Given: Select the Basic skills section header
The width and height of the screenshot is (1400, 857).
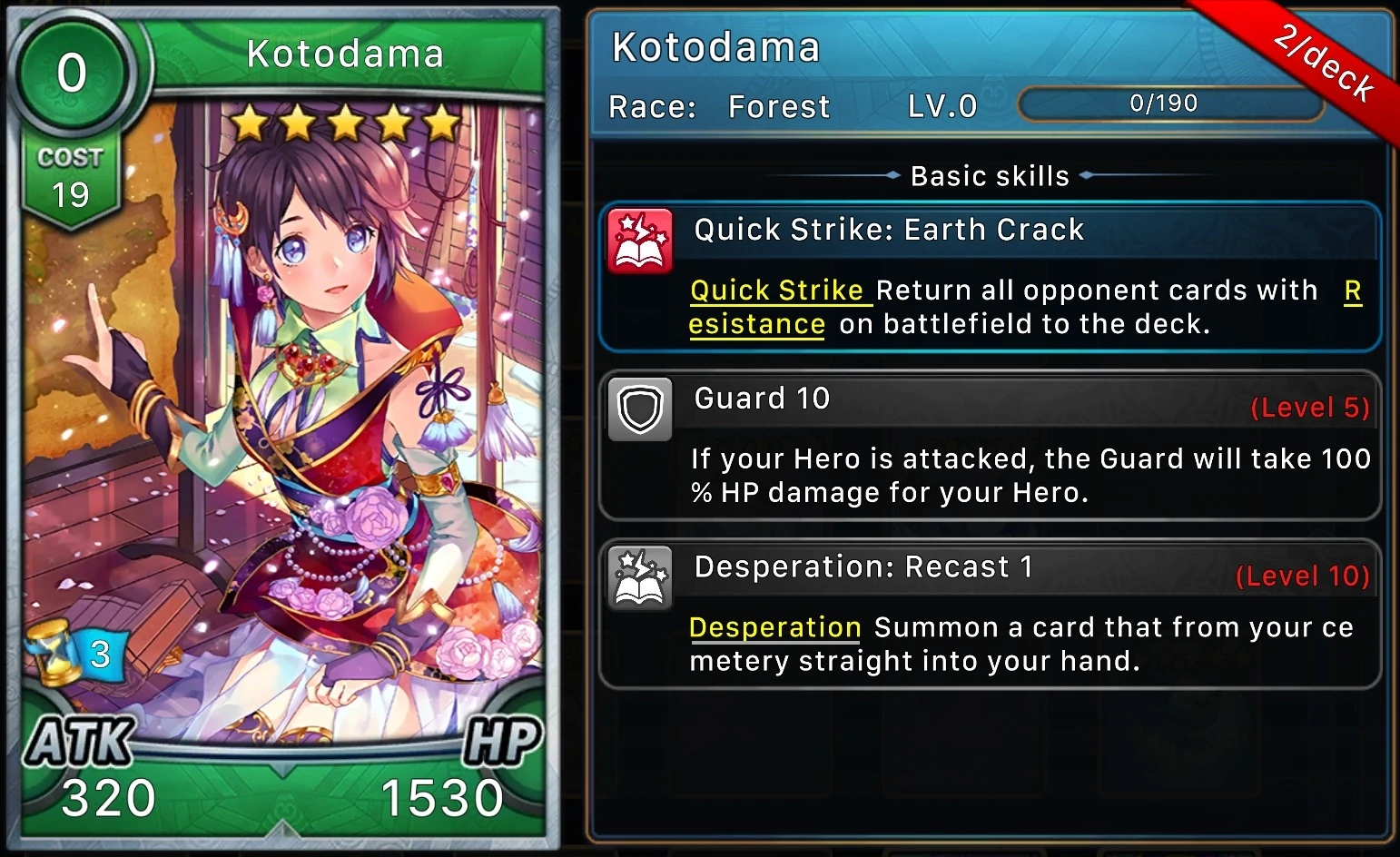Looking at the screenshot, I should point(990,175).
